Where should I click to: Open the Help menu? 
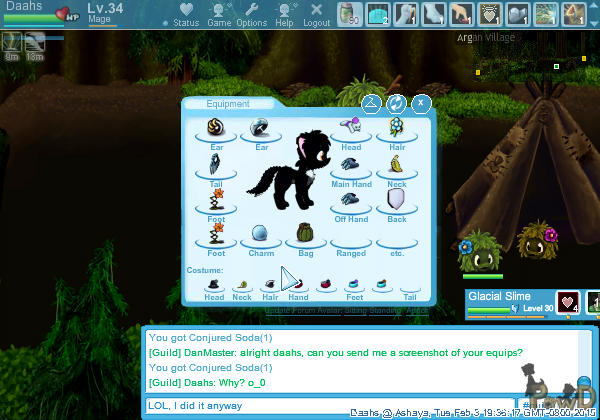click(284, 16)
